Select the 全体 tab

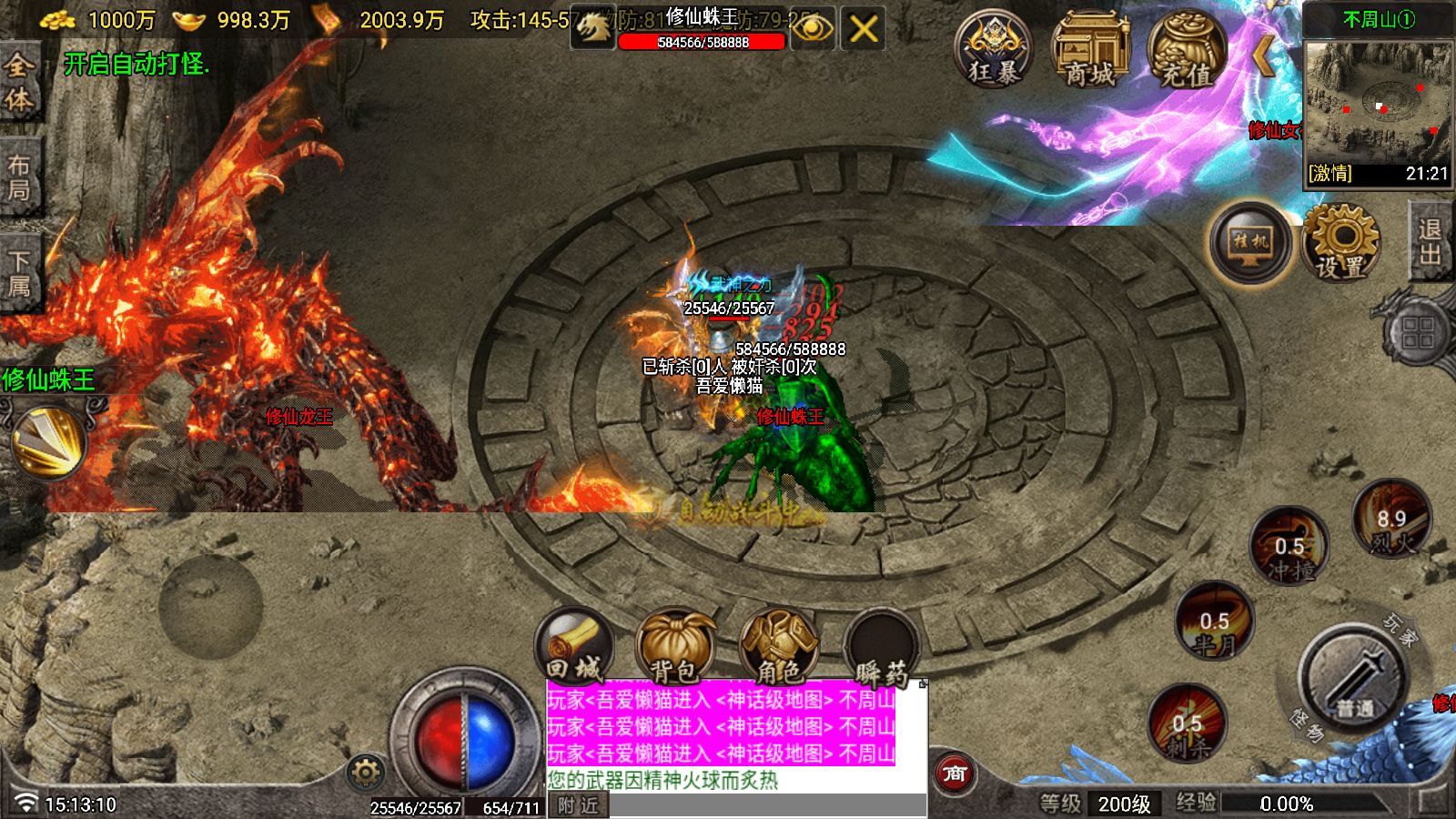19,82
